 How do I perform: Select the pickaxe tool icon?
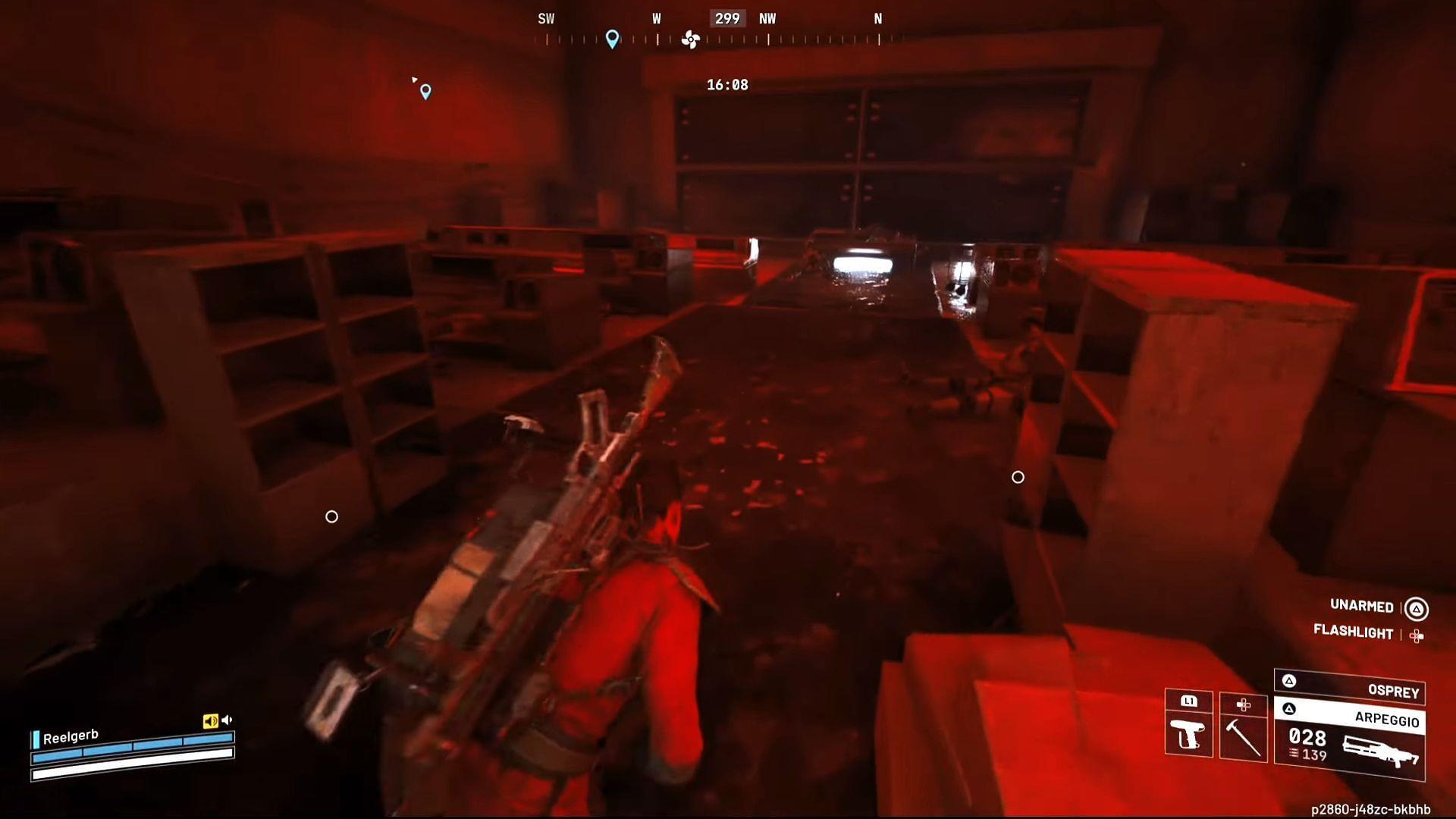click(x=1244, y=739)
